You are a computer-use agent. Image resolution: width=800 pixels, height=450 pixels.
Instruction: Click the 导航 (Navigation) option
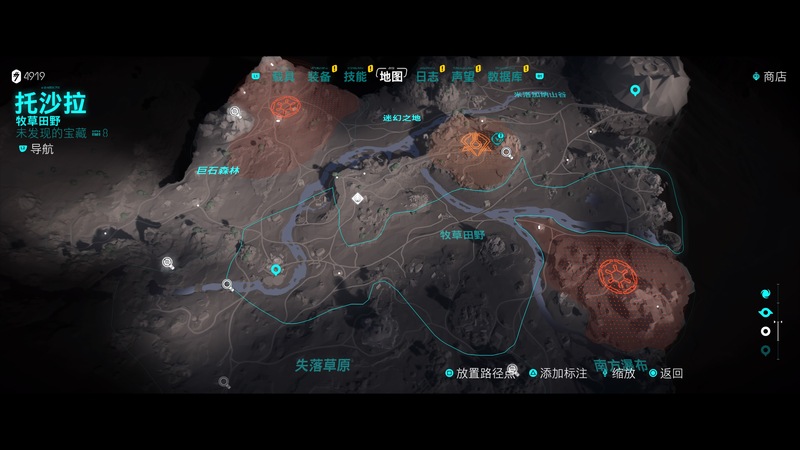coord(42,149)
